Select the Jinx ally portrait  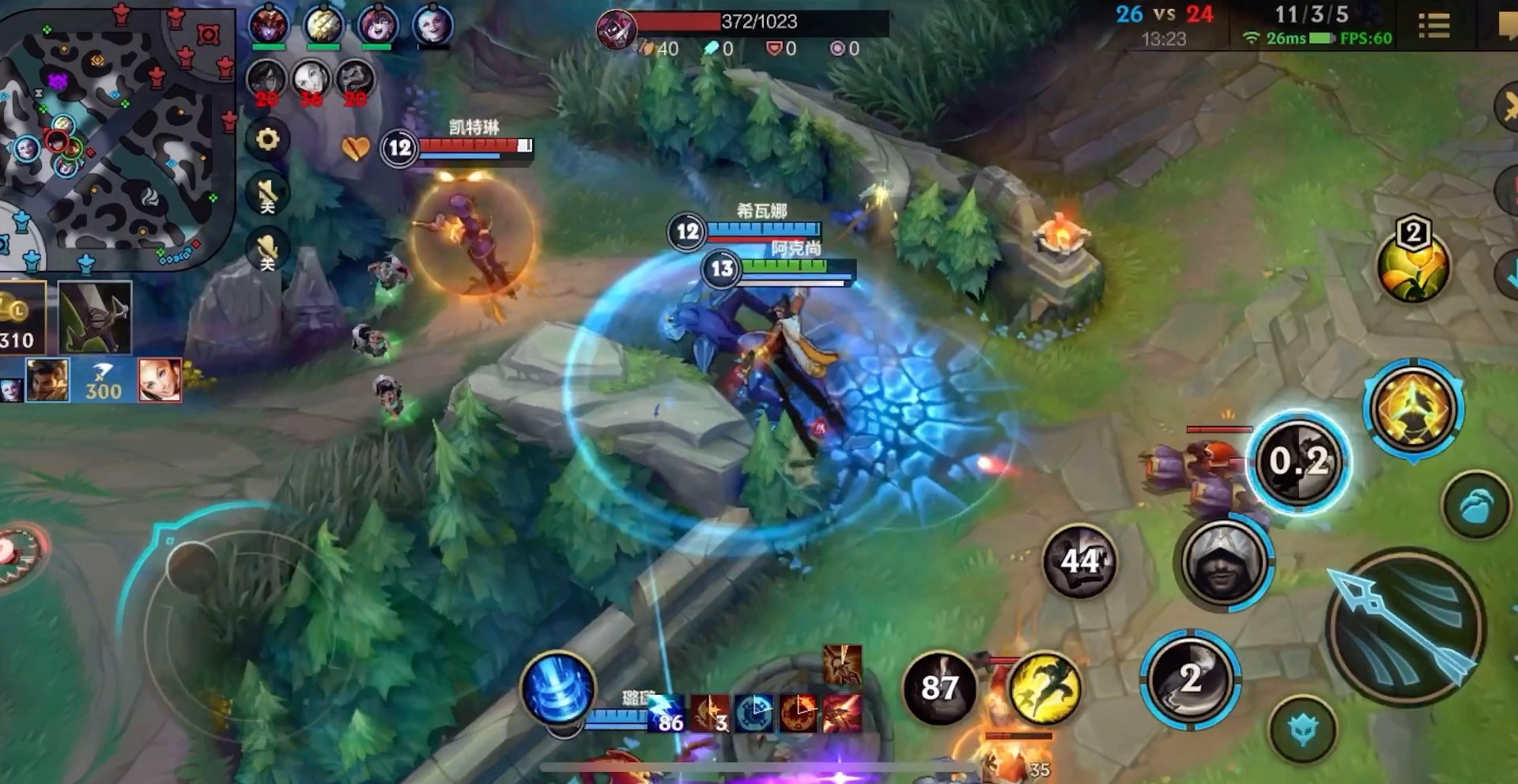point(432,25)
